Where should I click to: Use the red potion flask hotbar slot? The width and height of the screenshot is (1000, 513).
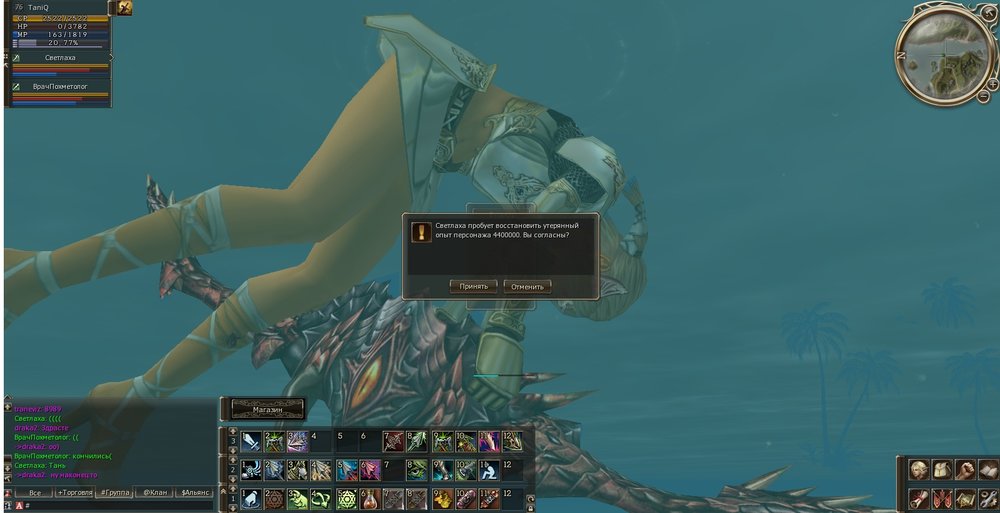tap(370, 499)
